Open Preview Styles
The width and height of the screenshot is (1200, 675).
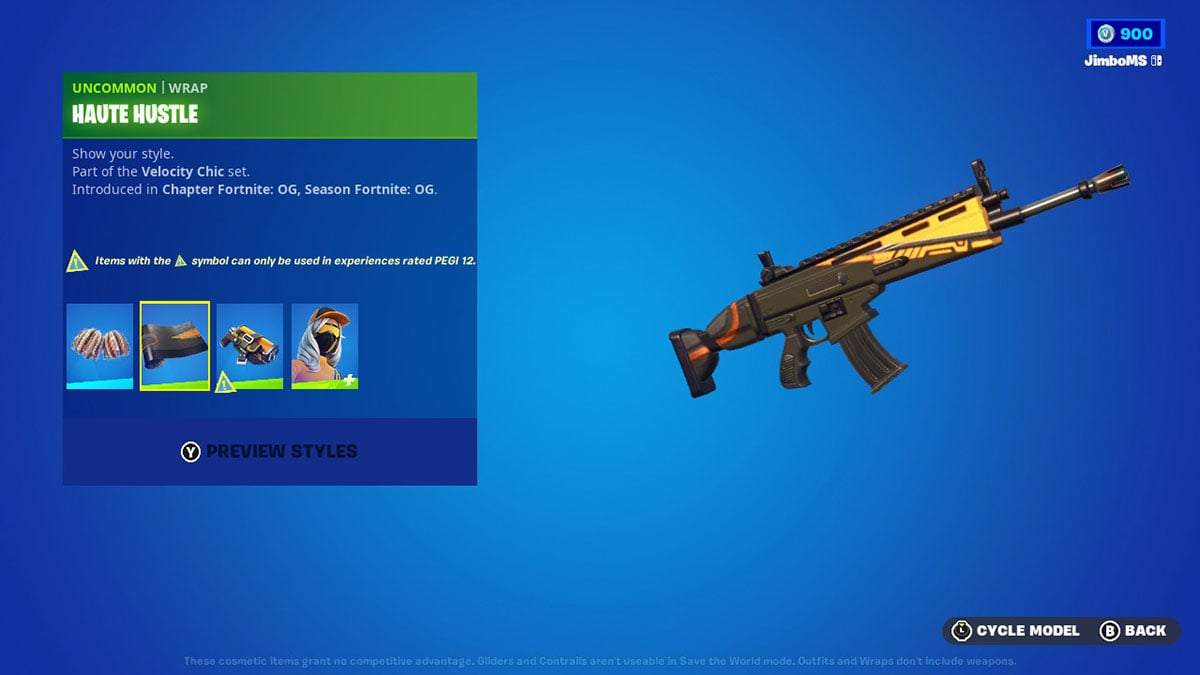click(269, 452)
